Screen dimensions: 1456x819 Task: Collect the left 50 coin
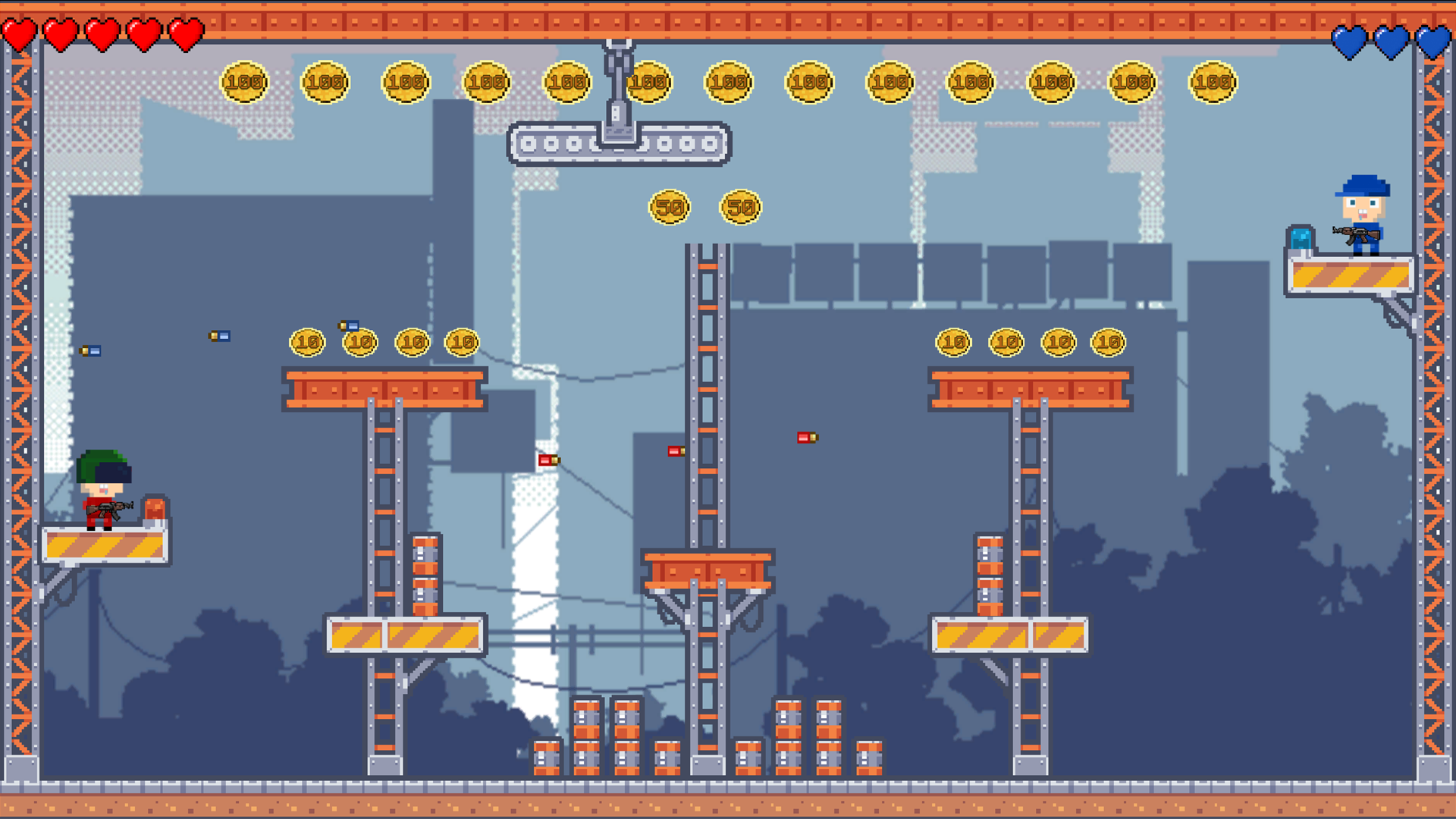click(668, 206)
